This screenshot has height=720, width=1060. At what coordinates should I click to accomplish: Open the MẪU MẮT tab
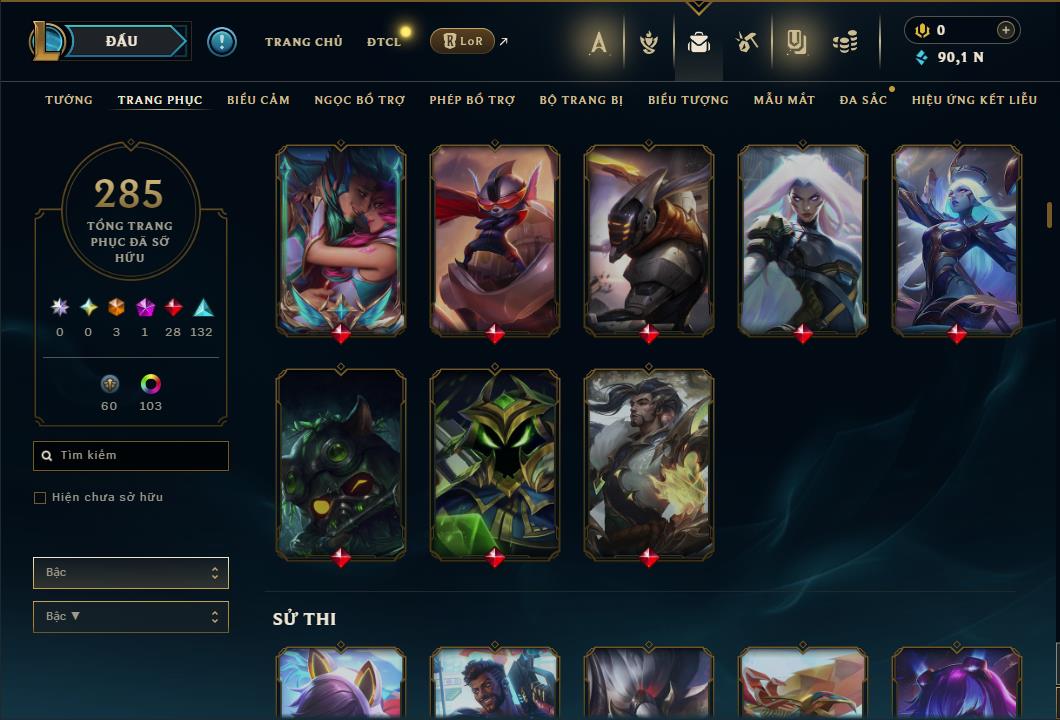point(784,100)
